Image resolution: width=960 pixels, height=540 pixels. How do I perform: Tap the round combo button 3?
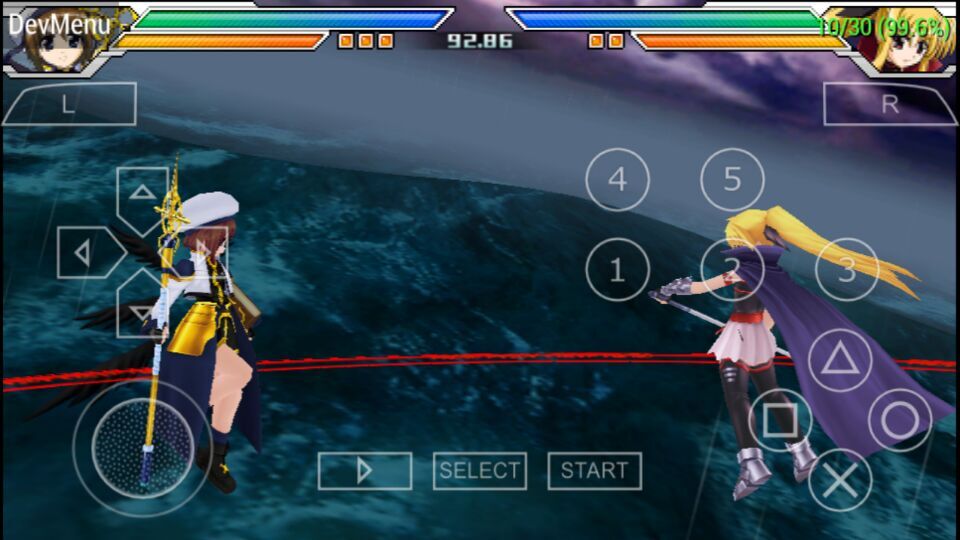click(847, 270)
